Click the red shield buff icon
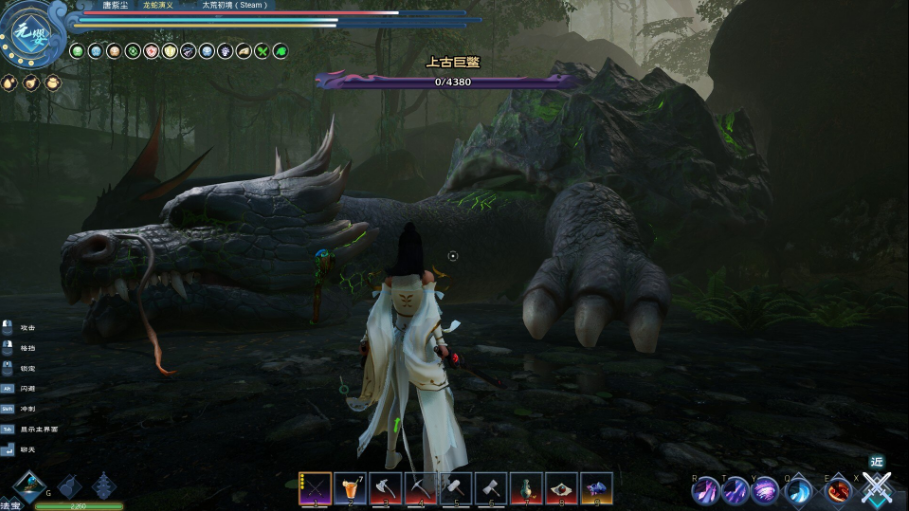Screen dimensions: 909x511 (x=151, y=51)
